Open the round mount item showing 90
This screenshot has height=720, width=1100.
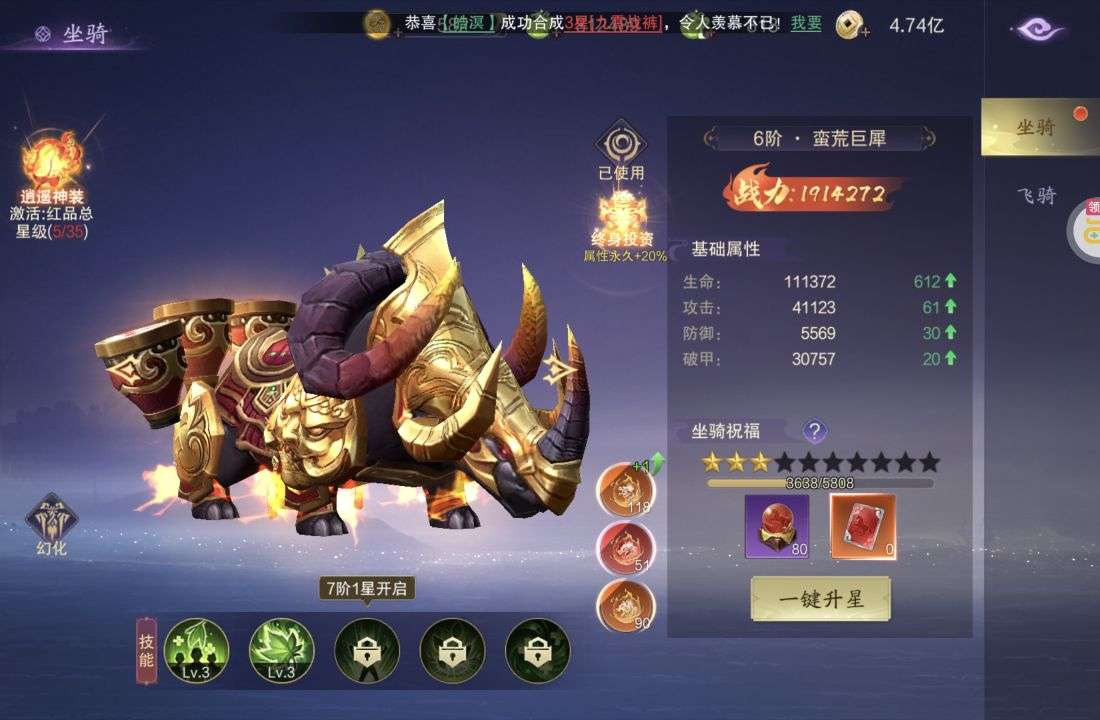tap(626, 606)
